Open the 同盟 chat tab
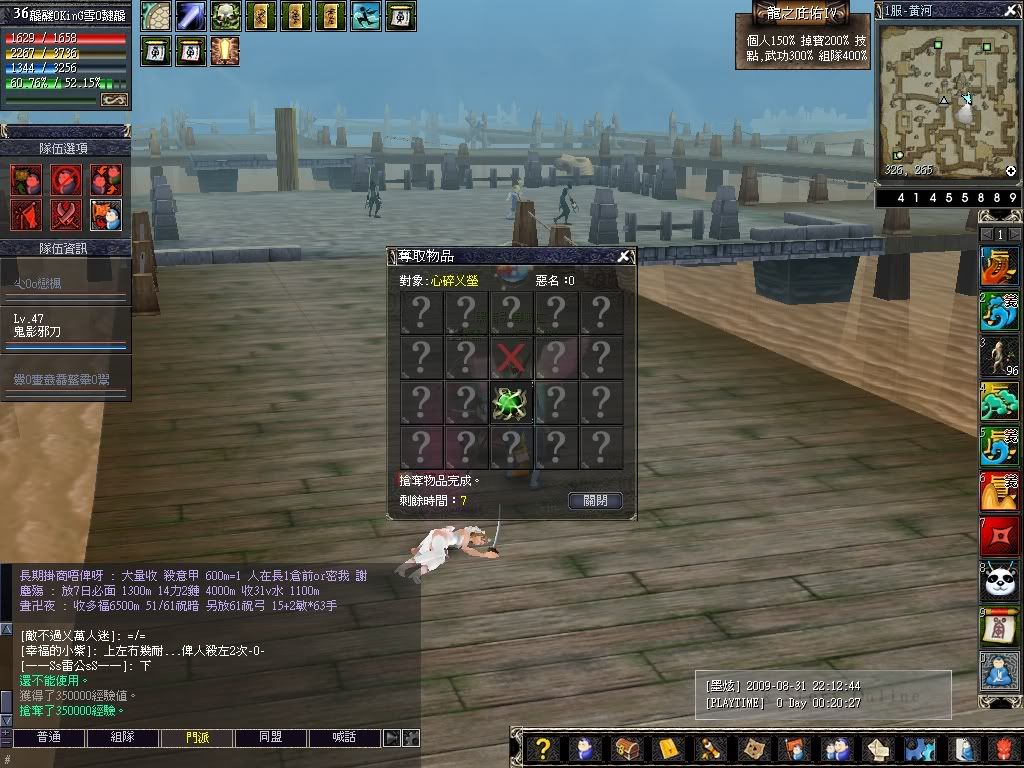Viewport: 1024px width, 768px height. pyautogui.click(x=270, y=737)
